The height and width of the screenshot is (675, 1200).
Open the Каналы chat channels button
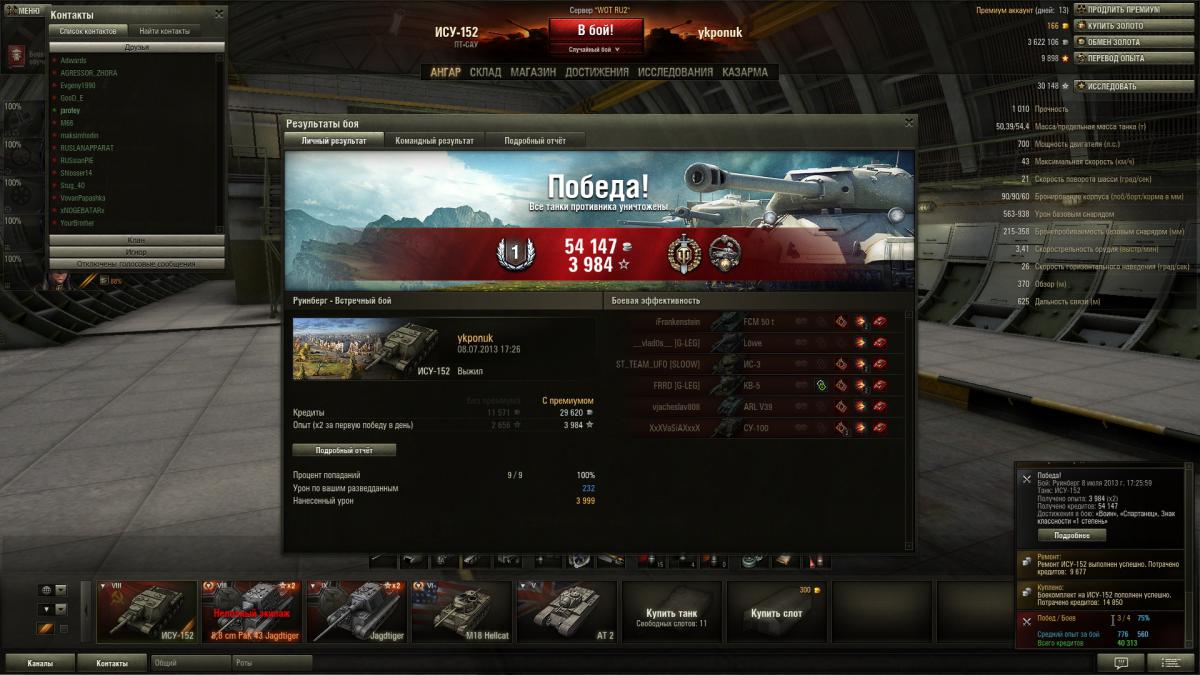(40, 662)
